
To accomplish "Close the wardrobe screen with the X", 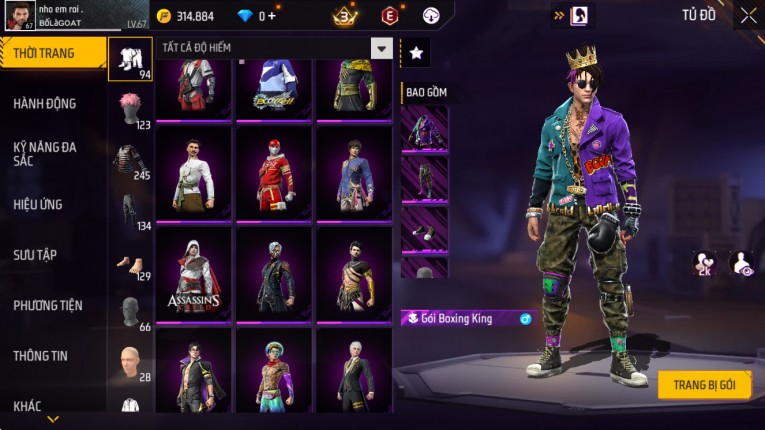I will tap(748, 15).
